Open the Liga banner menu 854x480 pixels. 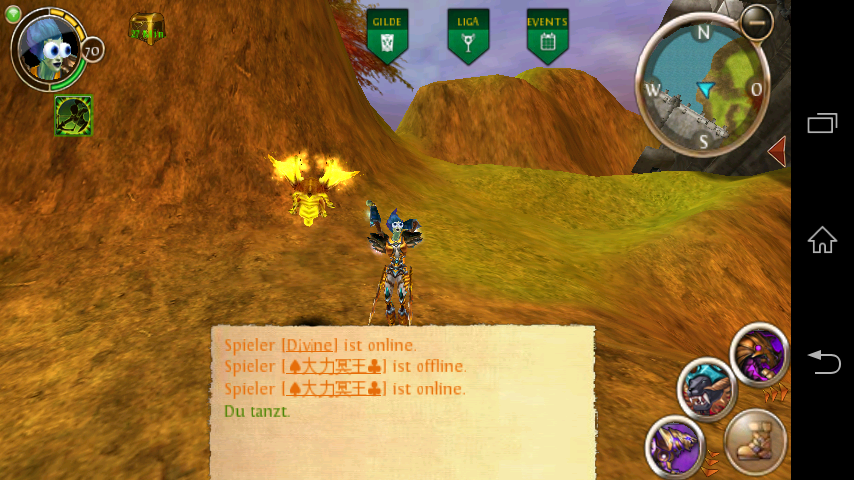(x=467, y=36)
